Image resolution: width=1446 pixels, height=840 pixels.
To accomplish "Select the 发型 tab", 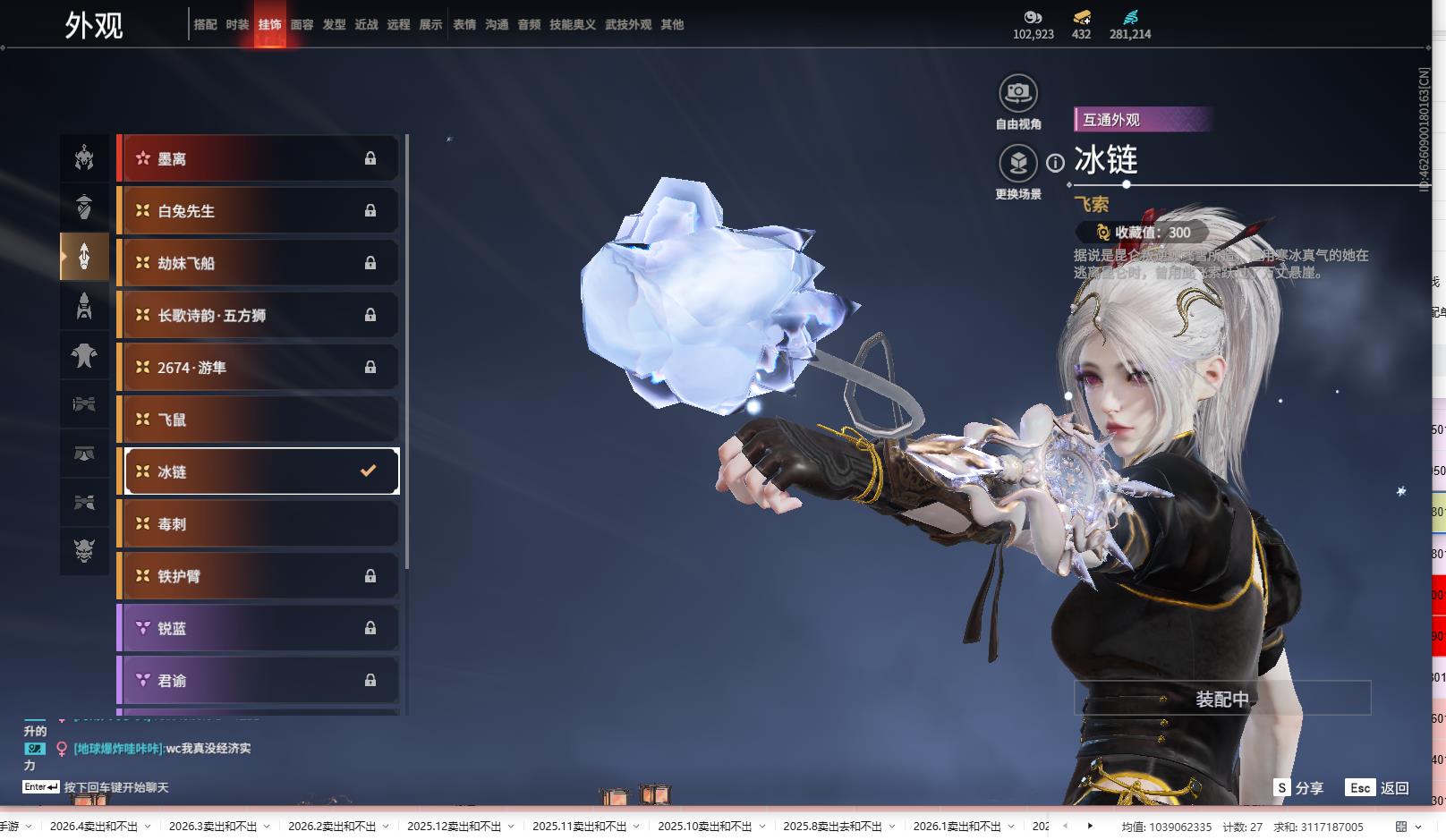I will pos(334,25).
